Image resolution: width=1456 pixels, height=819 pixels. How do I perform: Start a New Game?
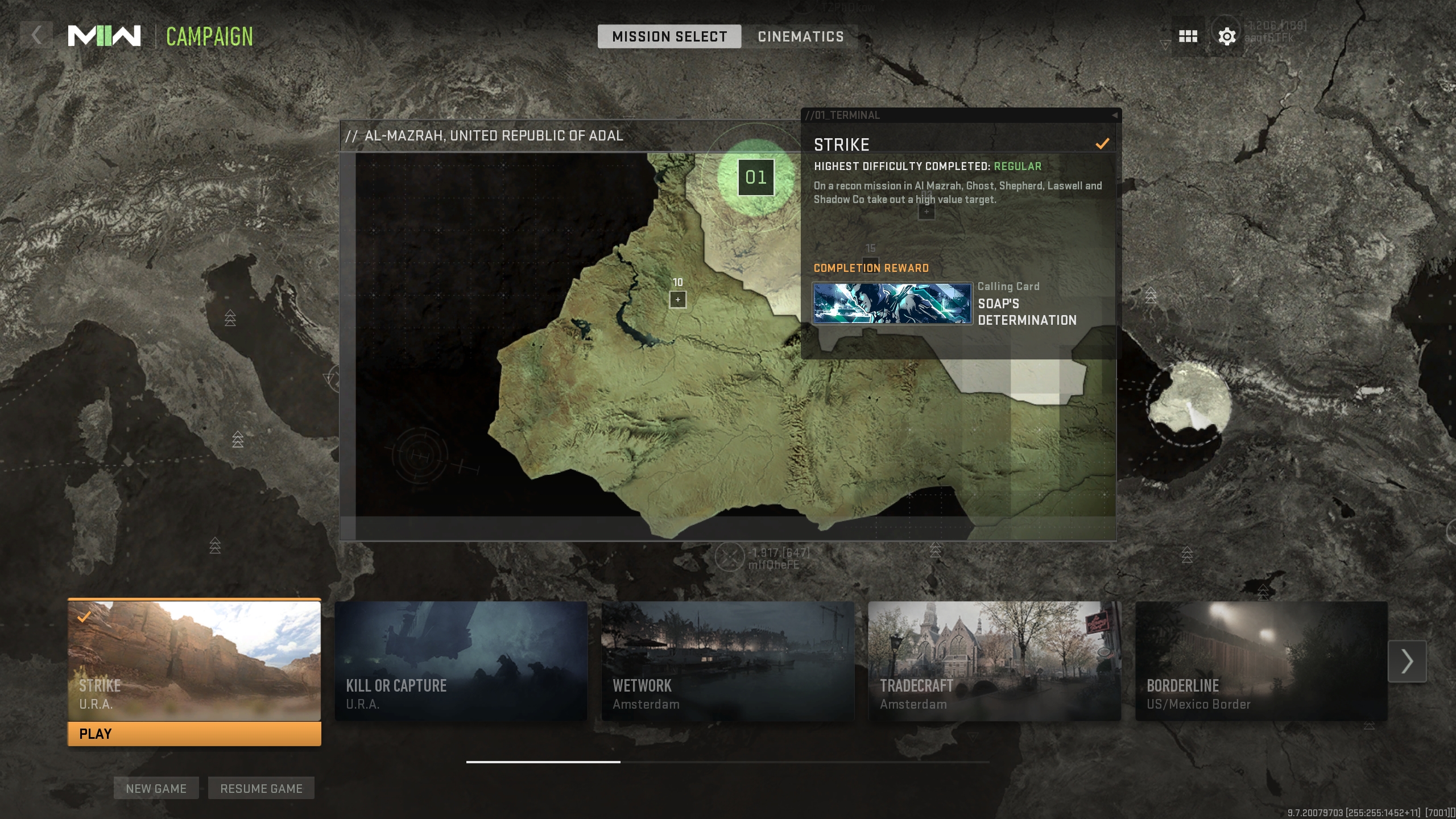156,788
